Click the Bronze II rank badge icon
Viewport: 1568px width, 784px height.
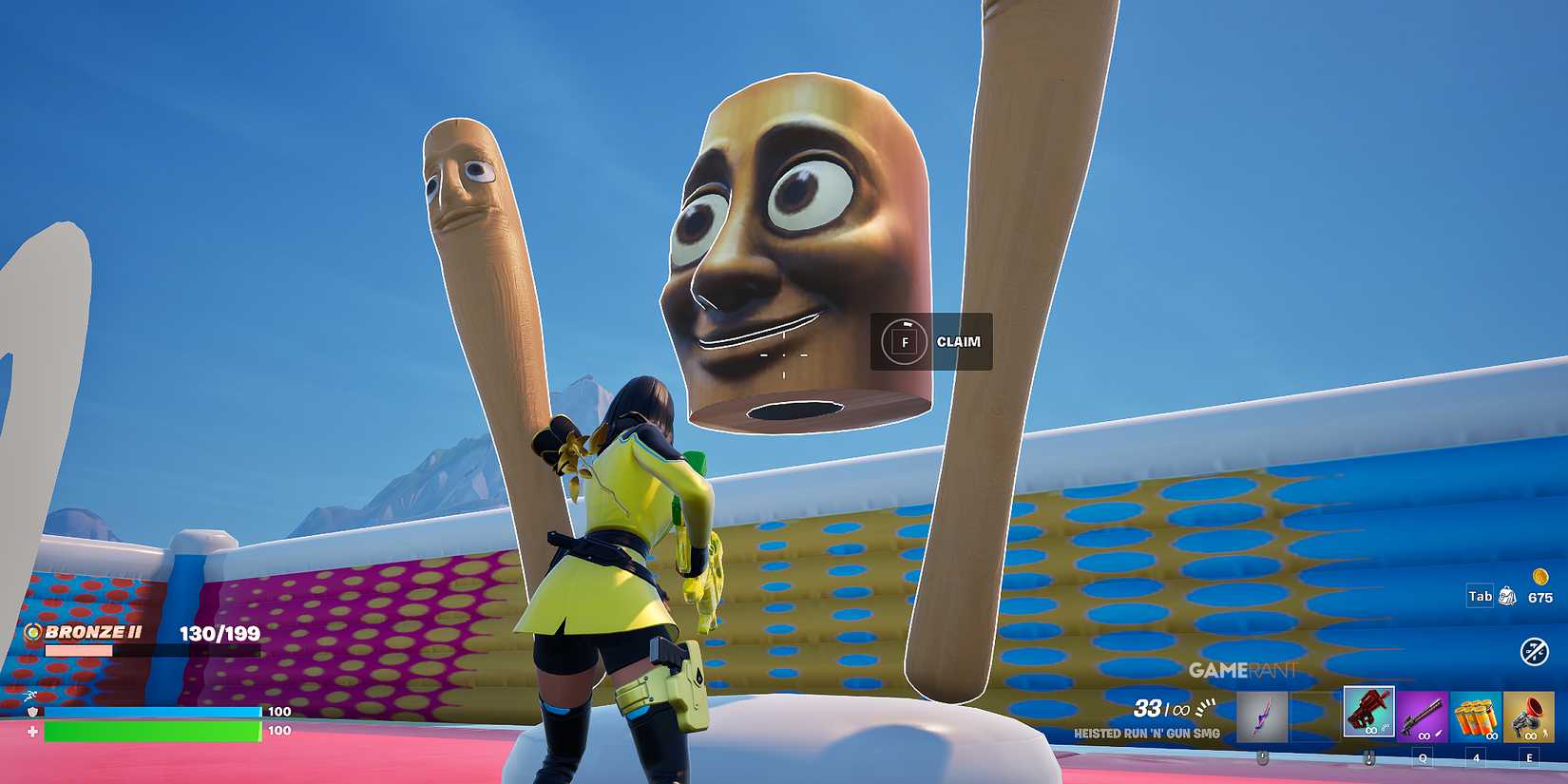31,630
